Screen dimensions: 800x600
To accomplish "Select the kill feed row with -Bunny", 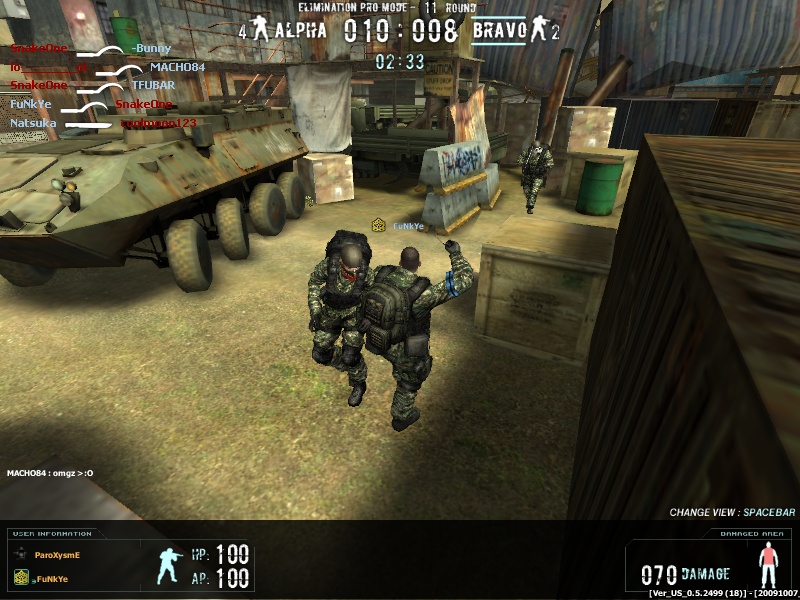I will (90, 49).
